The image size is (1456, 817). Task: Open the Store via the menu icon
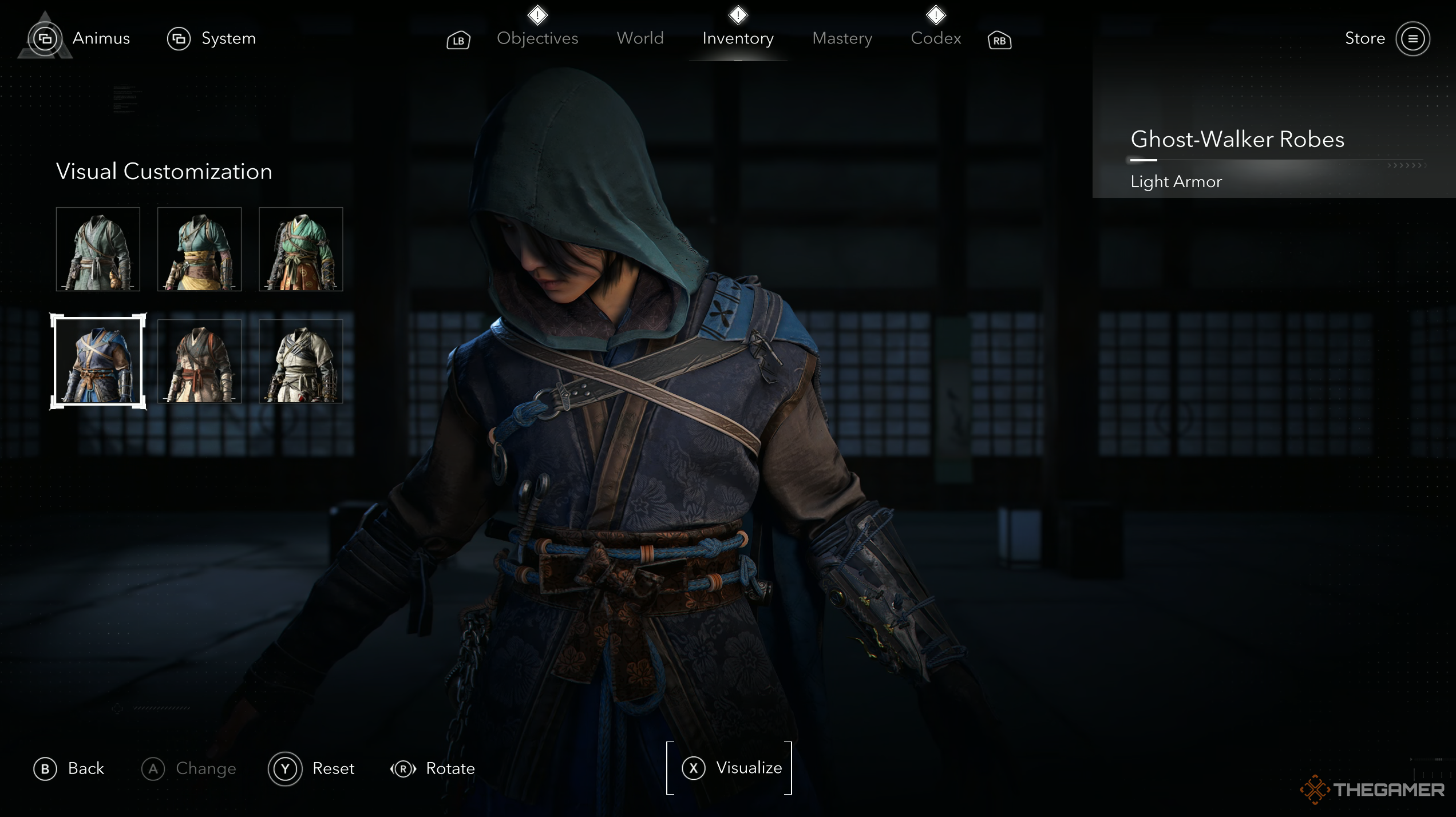point(1413,39)
